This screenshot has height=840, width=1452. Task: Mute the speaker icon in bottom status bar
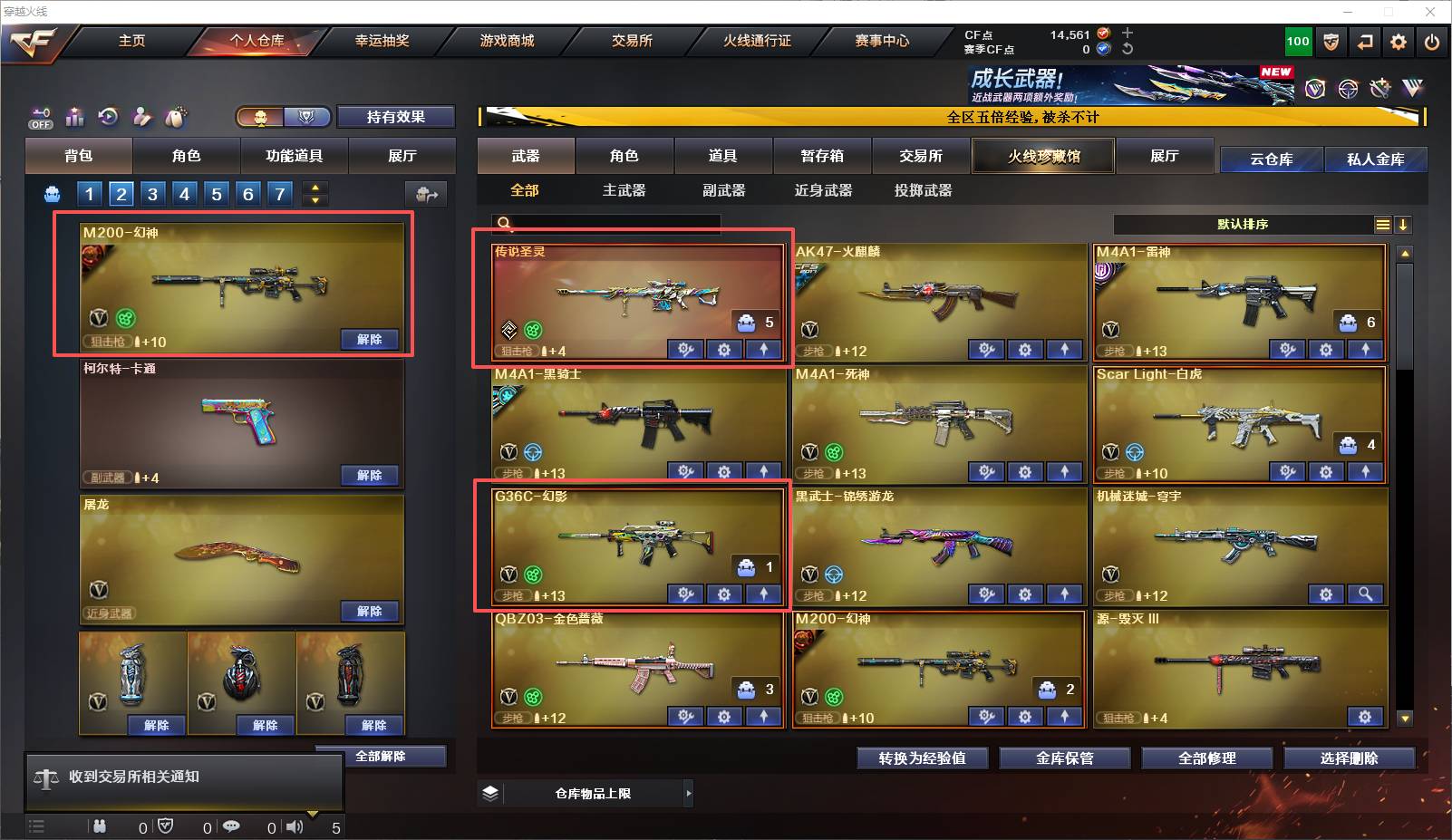coord(295,826)
